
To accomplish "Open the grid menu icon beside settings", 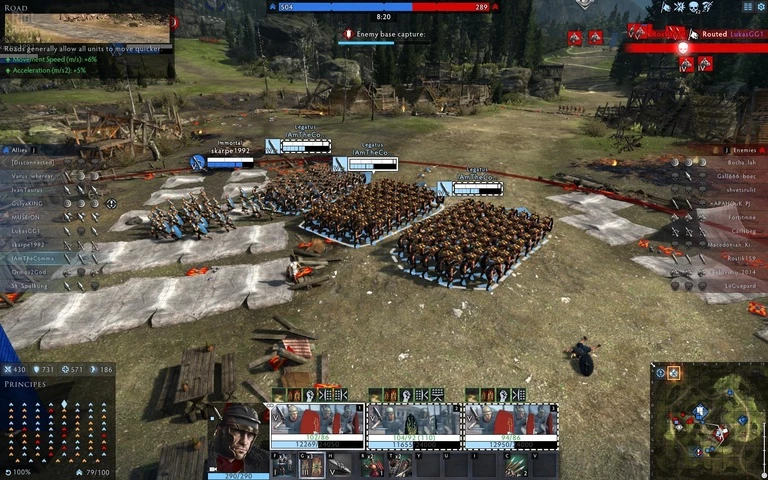I will pyautogui.click(x=746, y=7).
